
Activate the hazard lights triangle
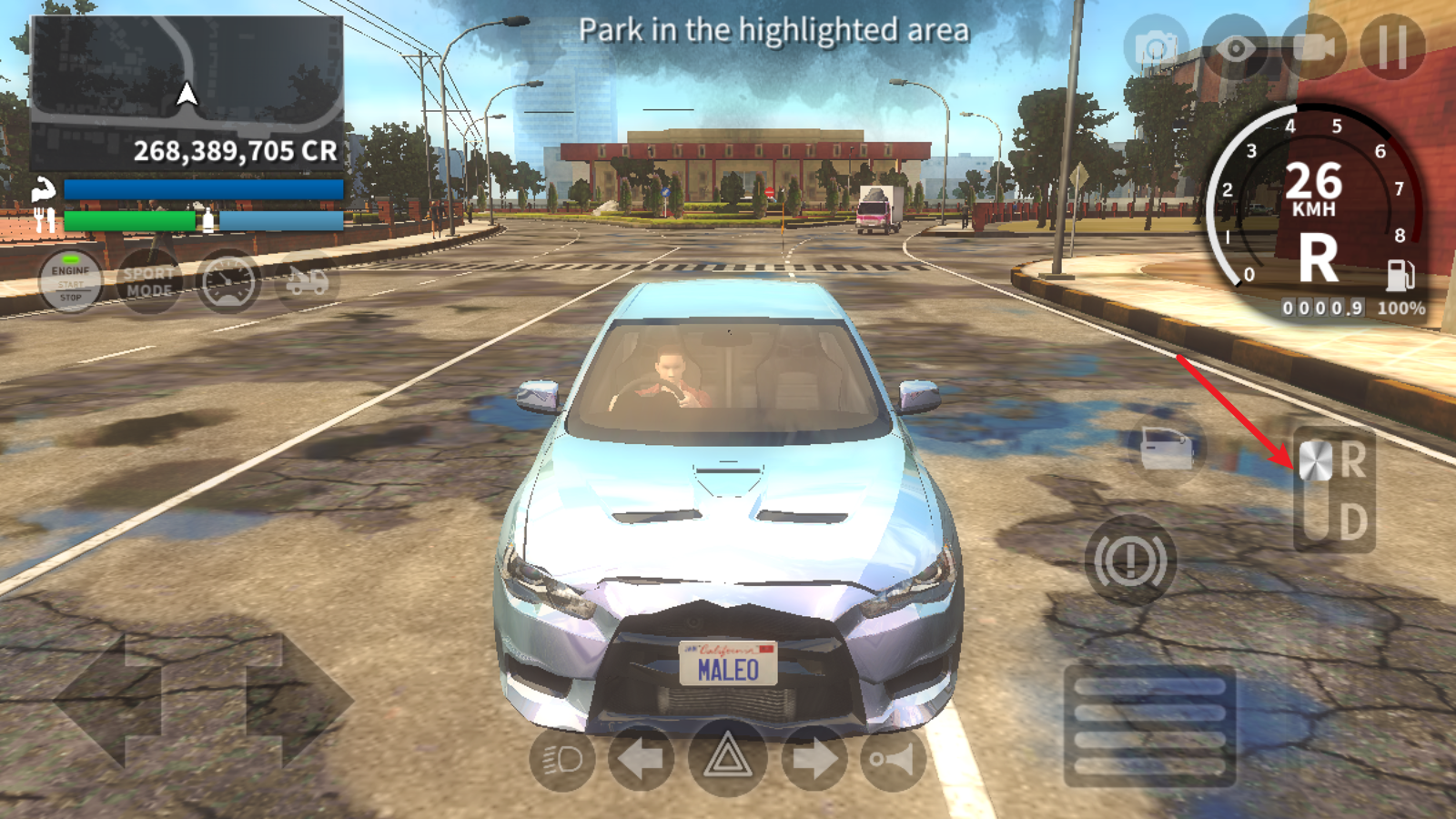726,758
